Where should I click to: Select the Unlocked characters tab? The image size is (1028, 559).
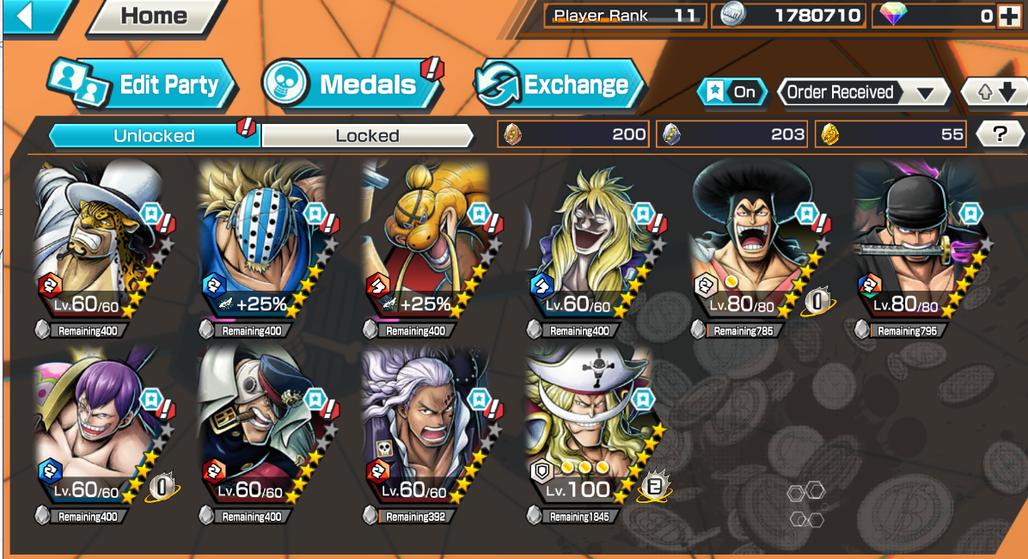(153, 135)
